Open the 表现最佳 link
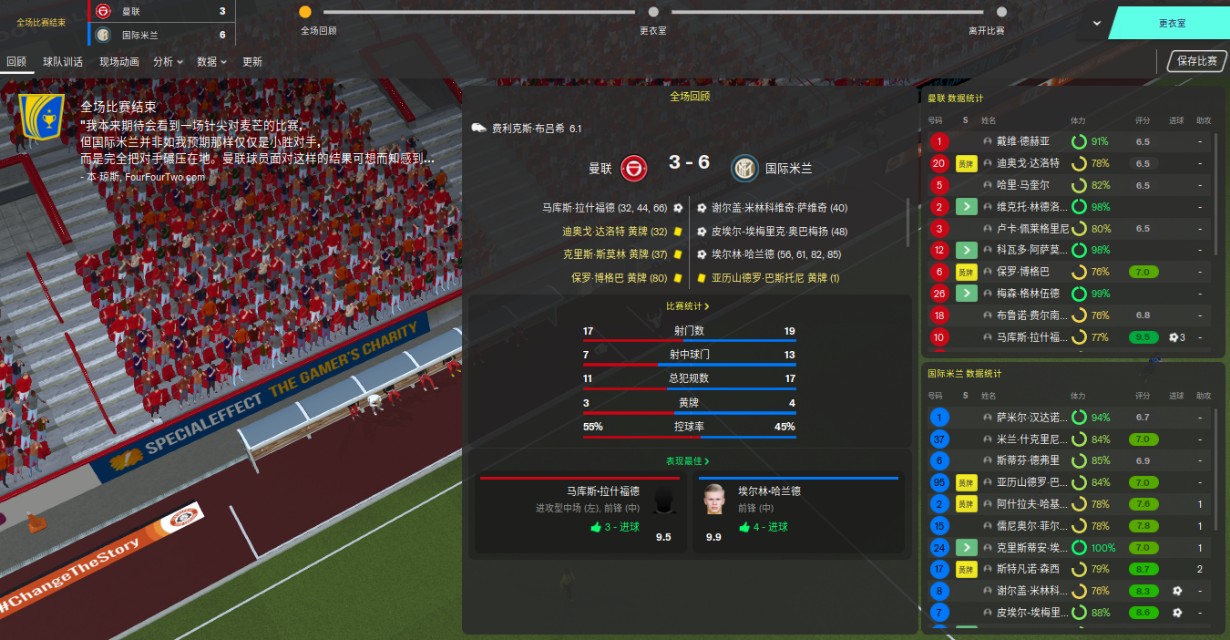Viewport: 1230px width, 640px height. coord(688,461)
